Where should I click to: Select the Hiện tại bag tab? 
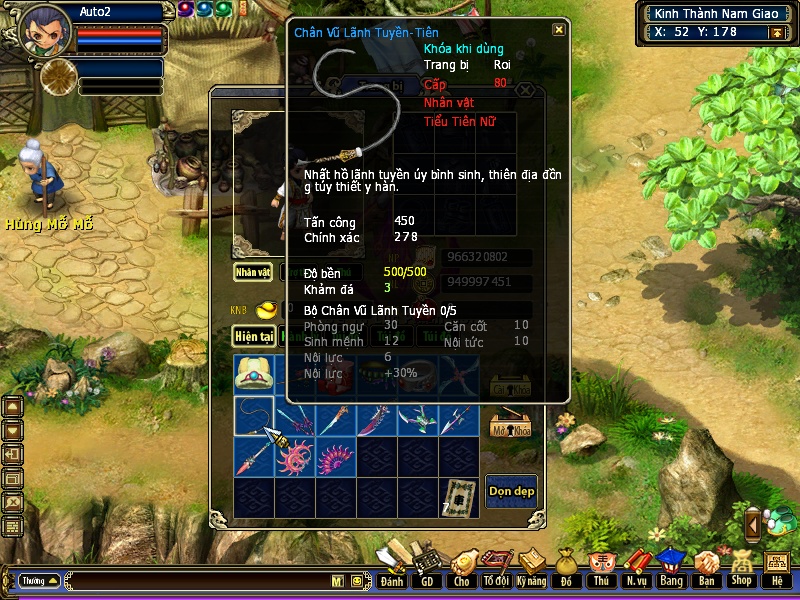pos(254,337)
